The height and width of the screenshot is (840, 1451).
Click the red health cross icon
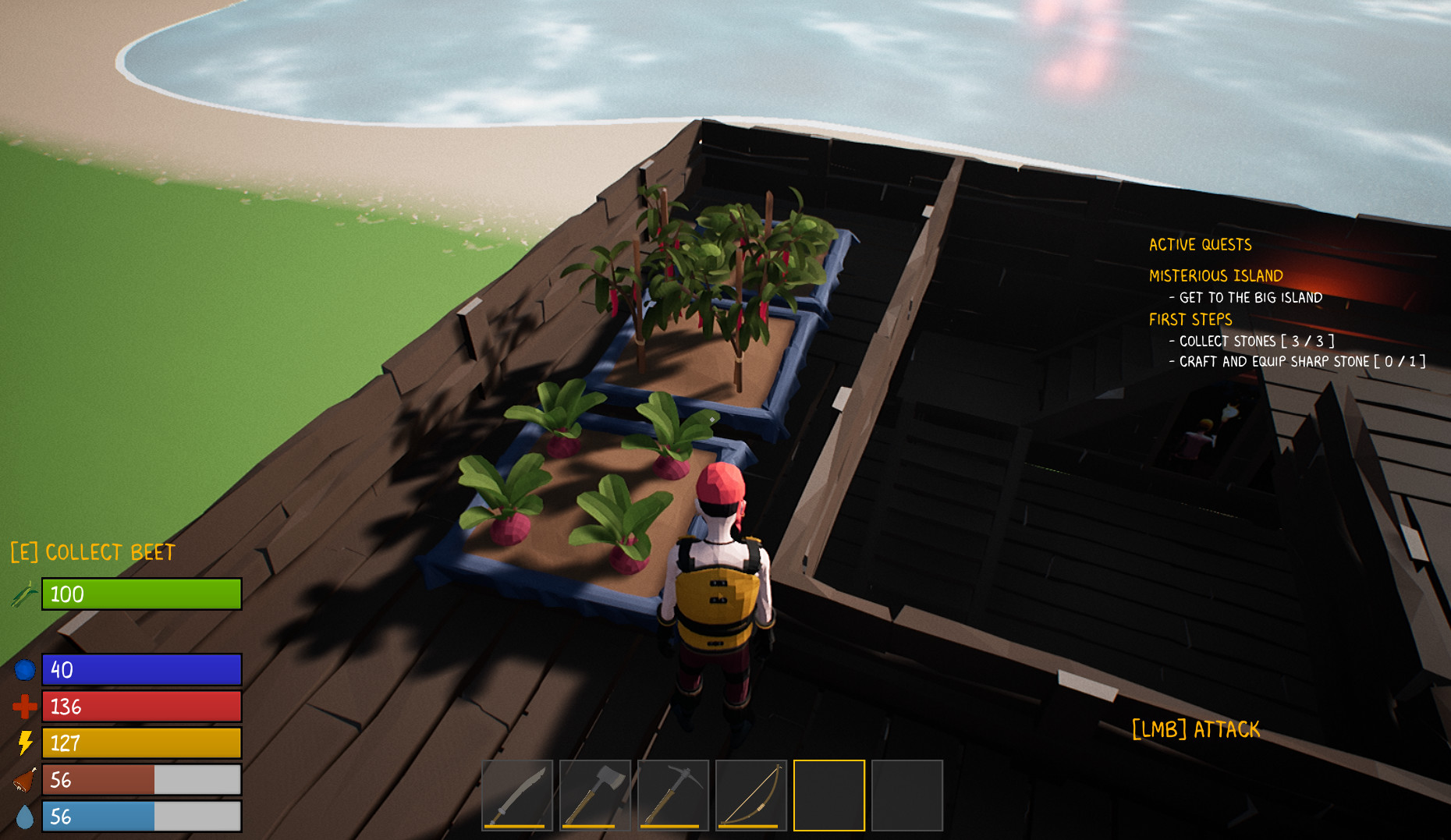pos(24,707)
